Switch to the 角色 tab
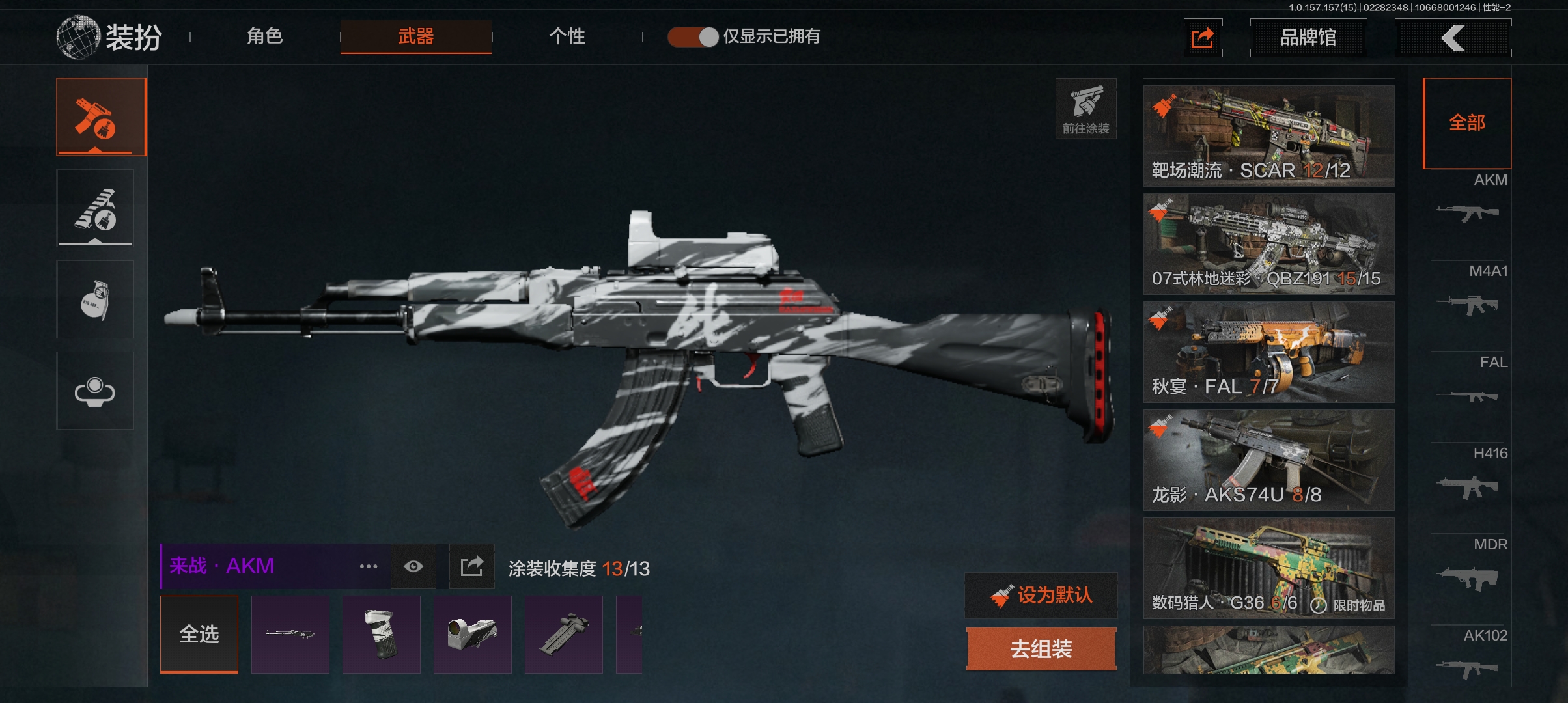 pyautogui.click(x=264, y=36)
